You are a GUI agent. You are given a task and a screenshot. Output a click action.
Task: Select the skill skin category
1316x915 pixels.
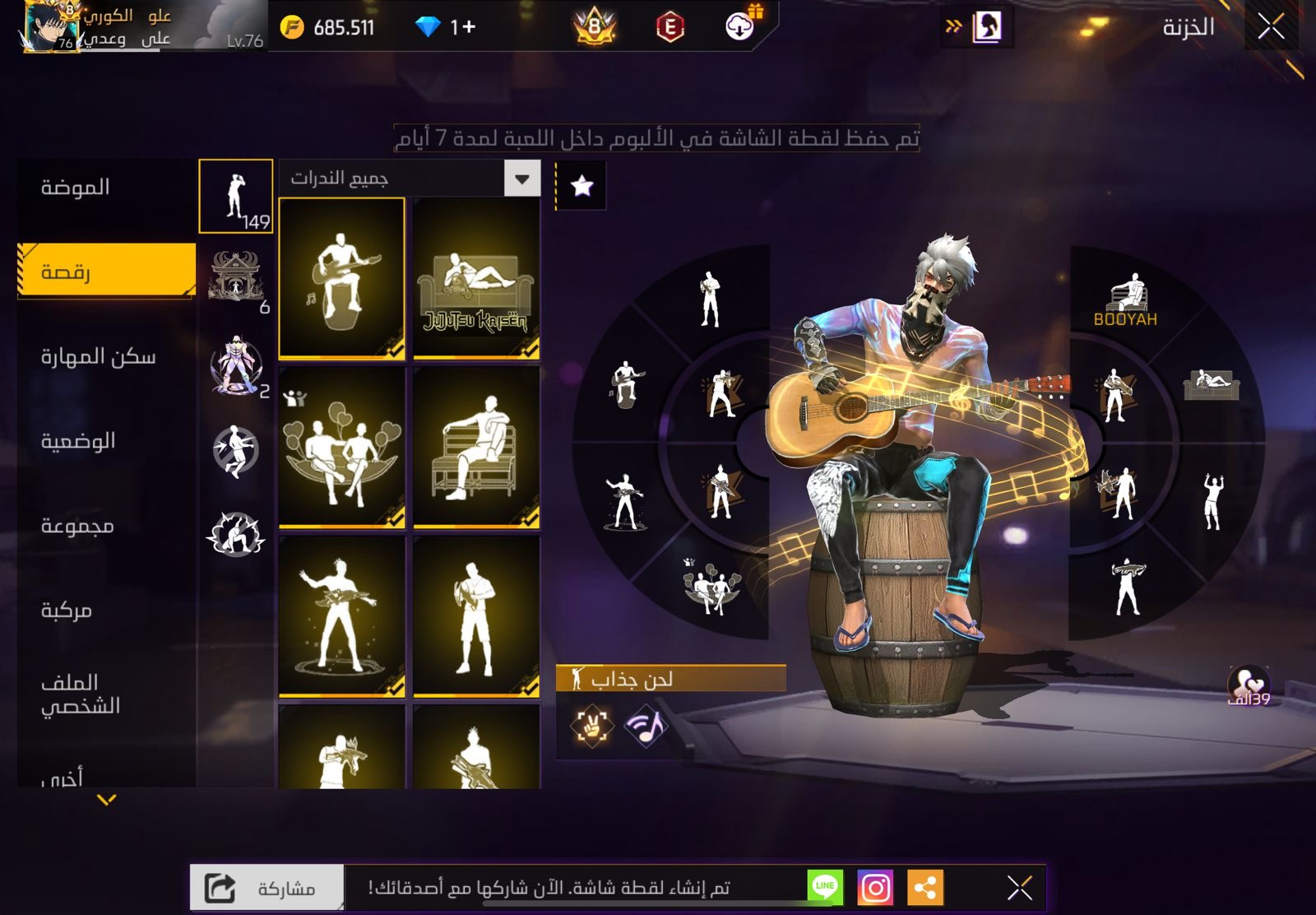(x=98, y=356)
